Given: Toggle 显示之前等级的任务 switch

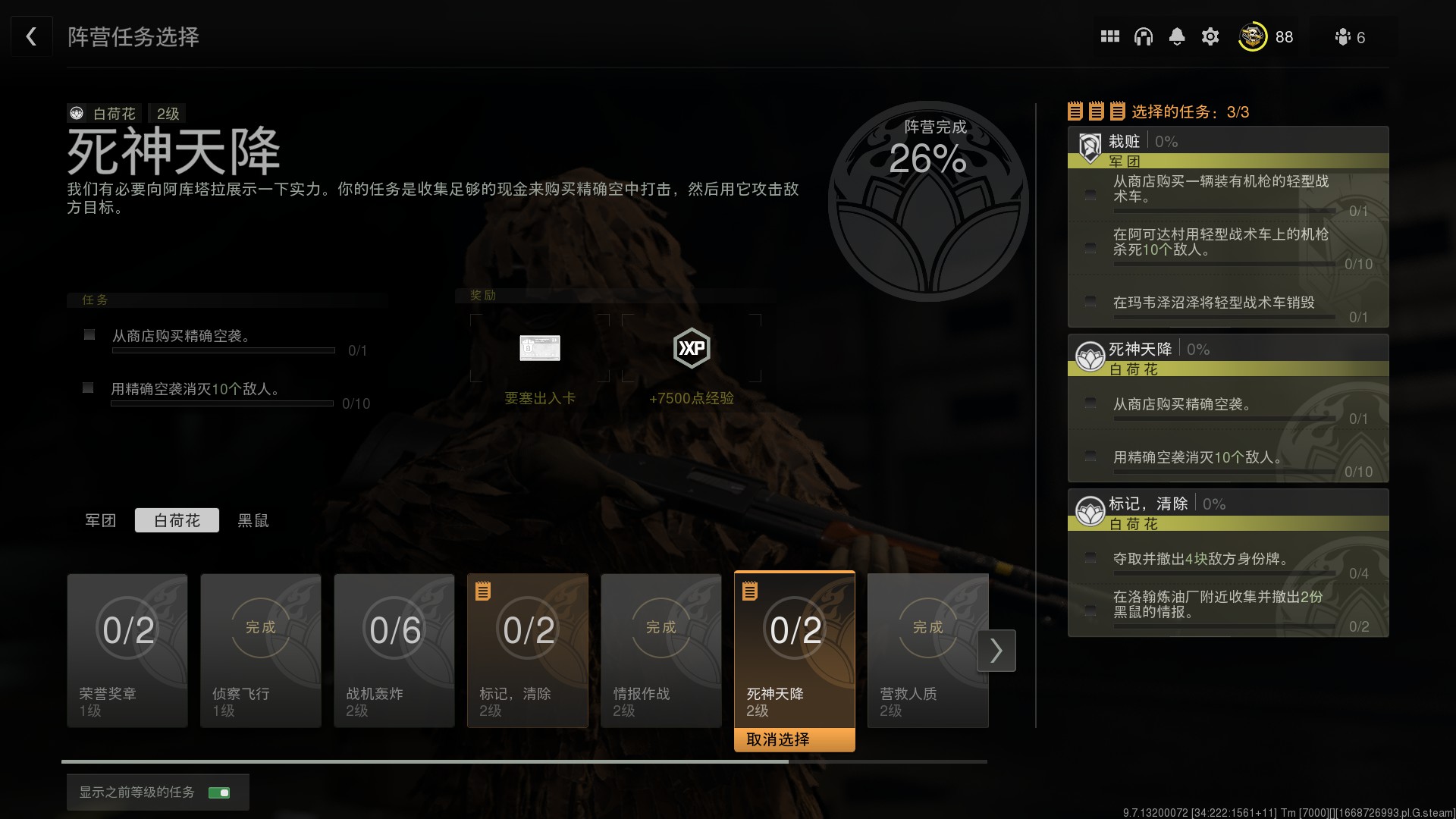Looking at the screenshot, I should click(x=219, y=792).
